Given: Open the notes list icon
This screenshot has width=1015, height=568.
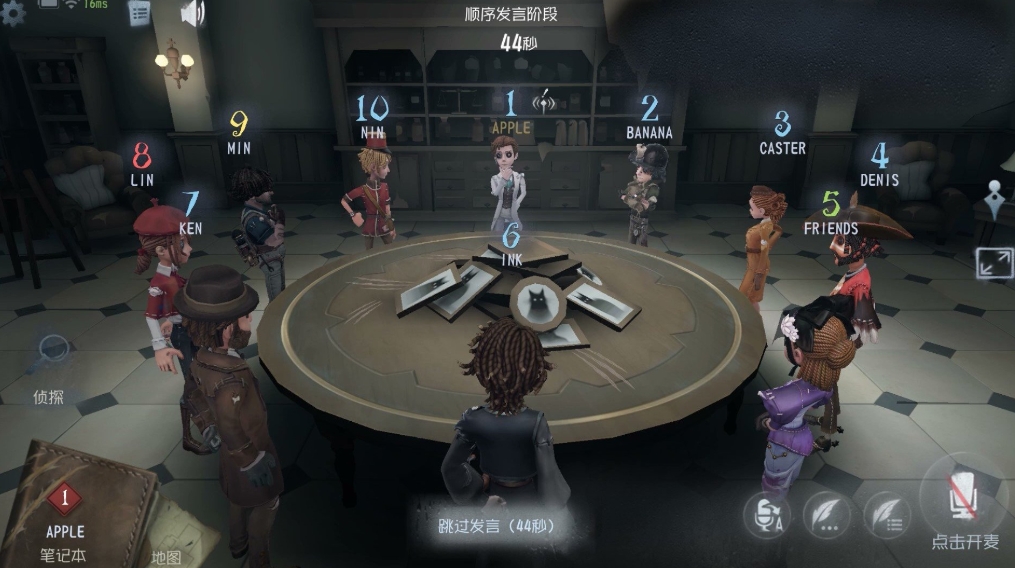Looking at the screenshot, I should tap(139, 13).
